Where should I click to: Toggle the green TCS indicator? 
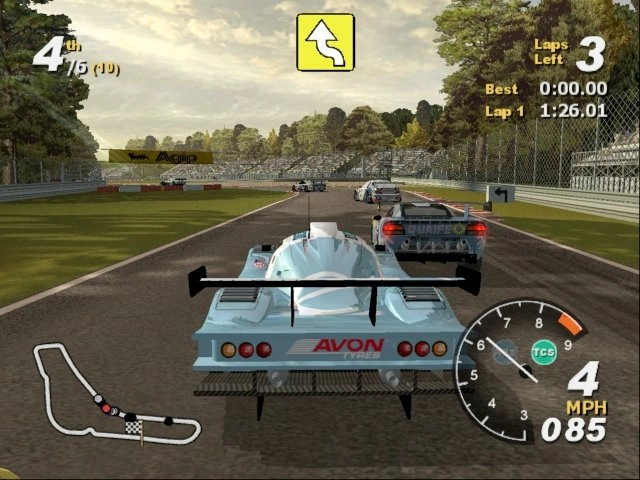(543, 352)
